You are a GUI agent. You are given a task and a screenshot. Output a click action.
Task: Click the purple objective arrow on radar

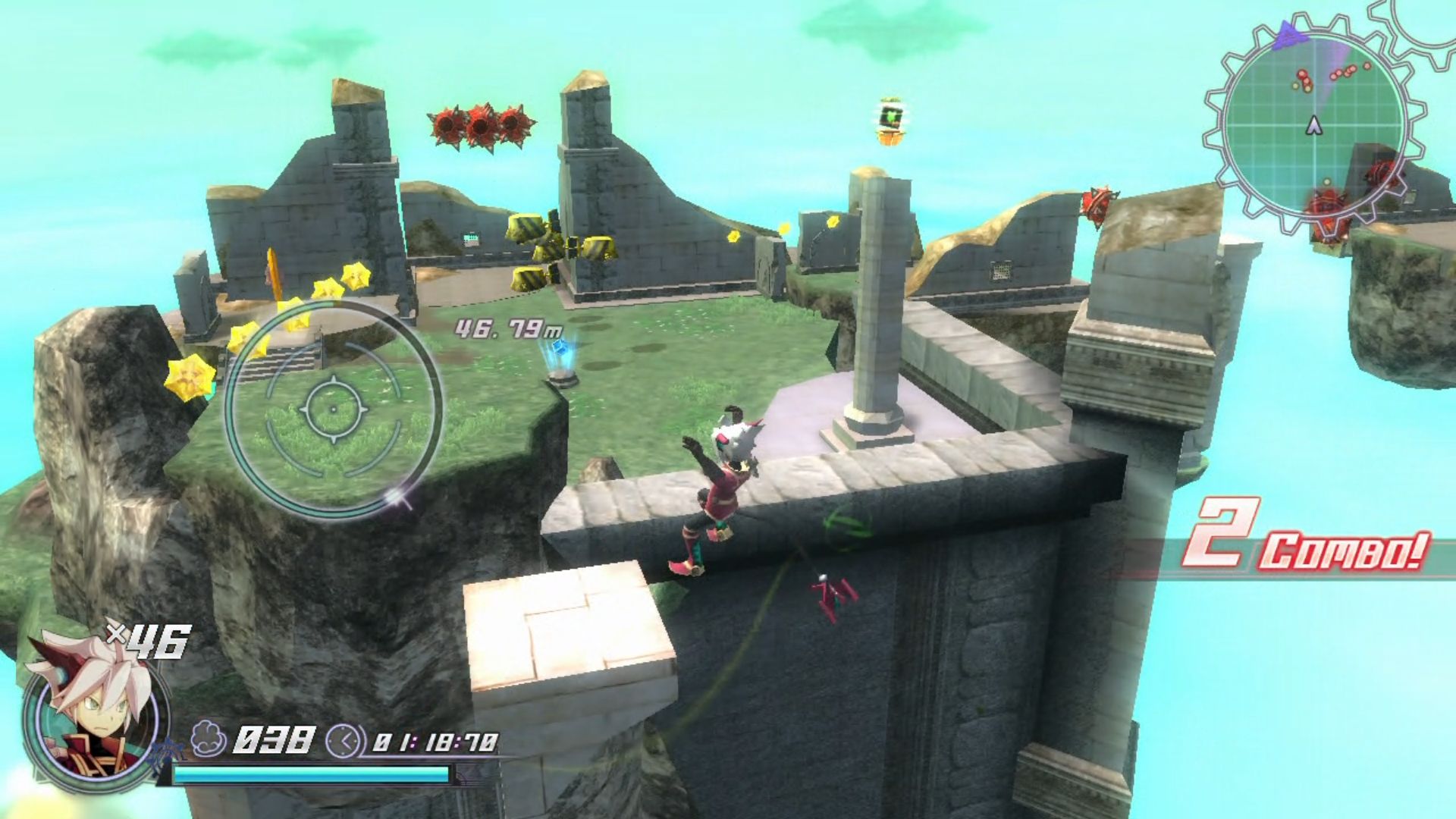pyautogui.click(x=1288, y=36)
